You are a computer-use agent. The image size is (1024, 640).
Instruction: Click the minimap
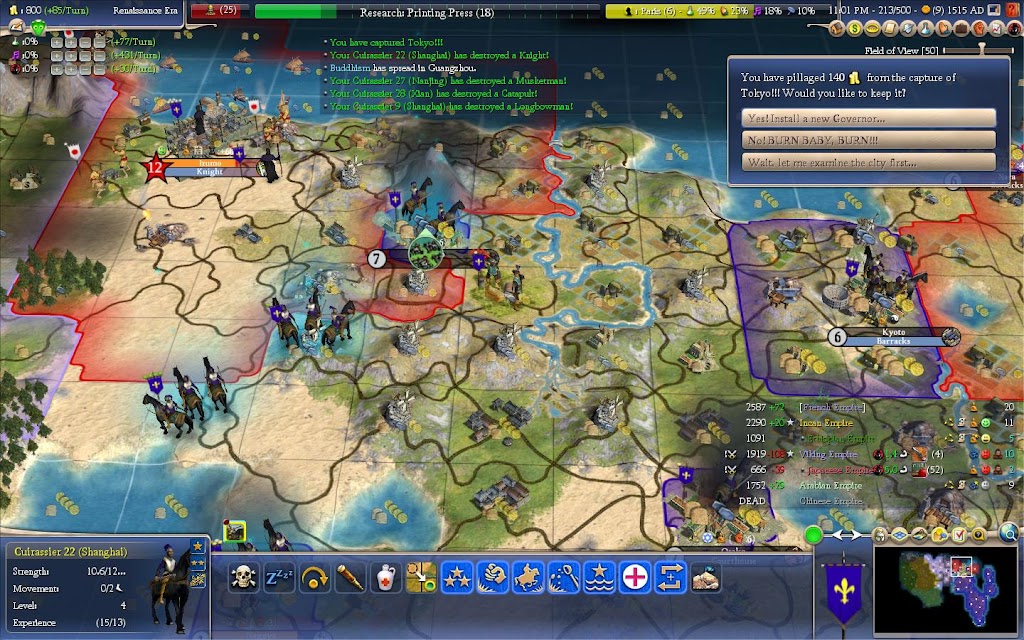coord(948,590)
